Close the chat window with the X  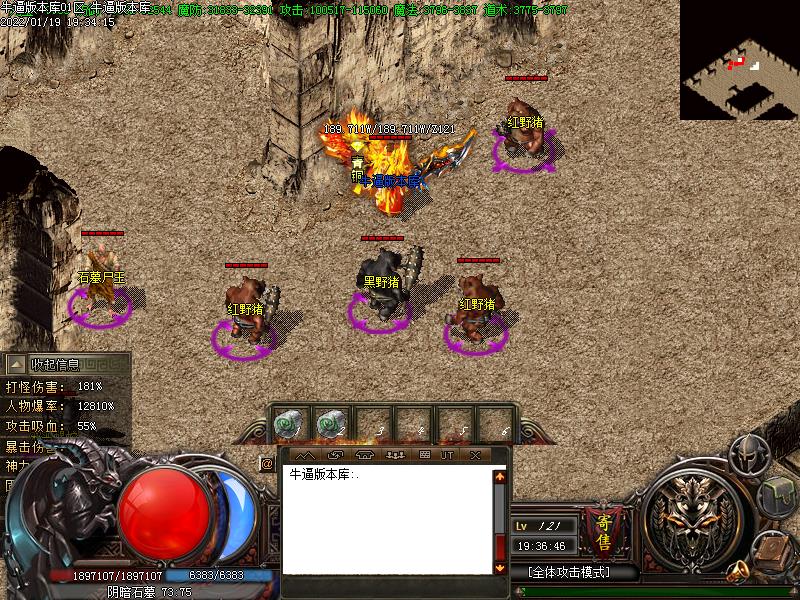coord(476,455)
